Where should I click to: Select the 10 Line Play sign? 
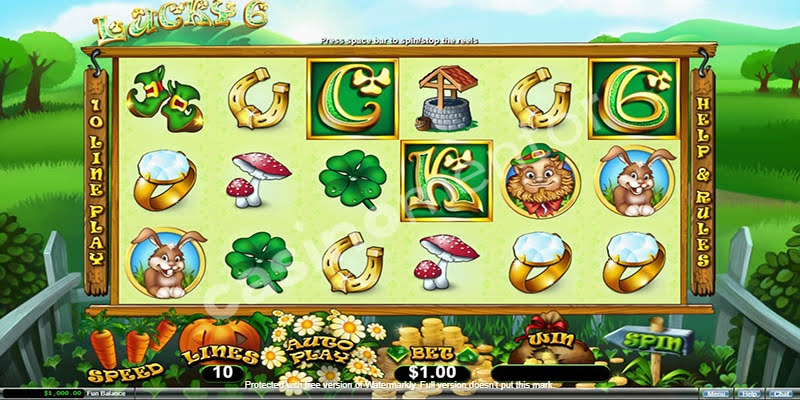coord(98,182)
